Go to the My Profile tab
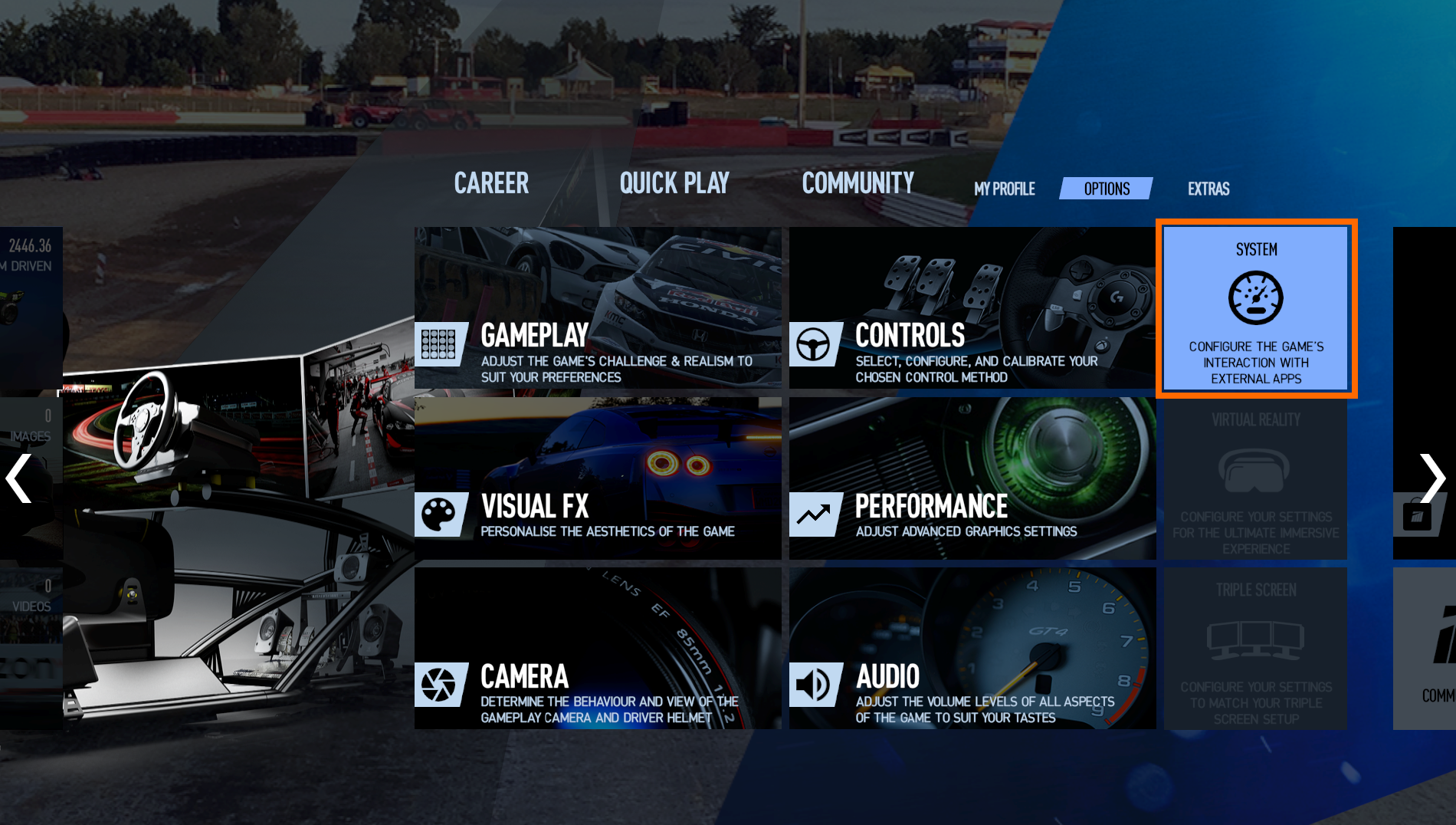The image size is (1456, 825). point(1004,189)
